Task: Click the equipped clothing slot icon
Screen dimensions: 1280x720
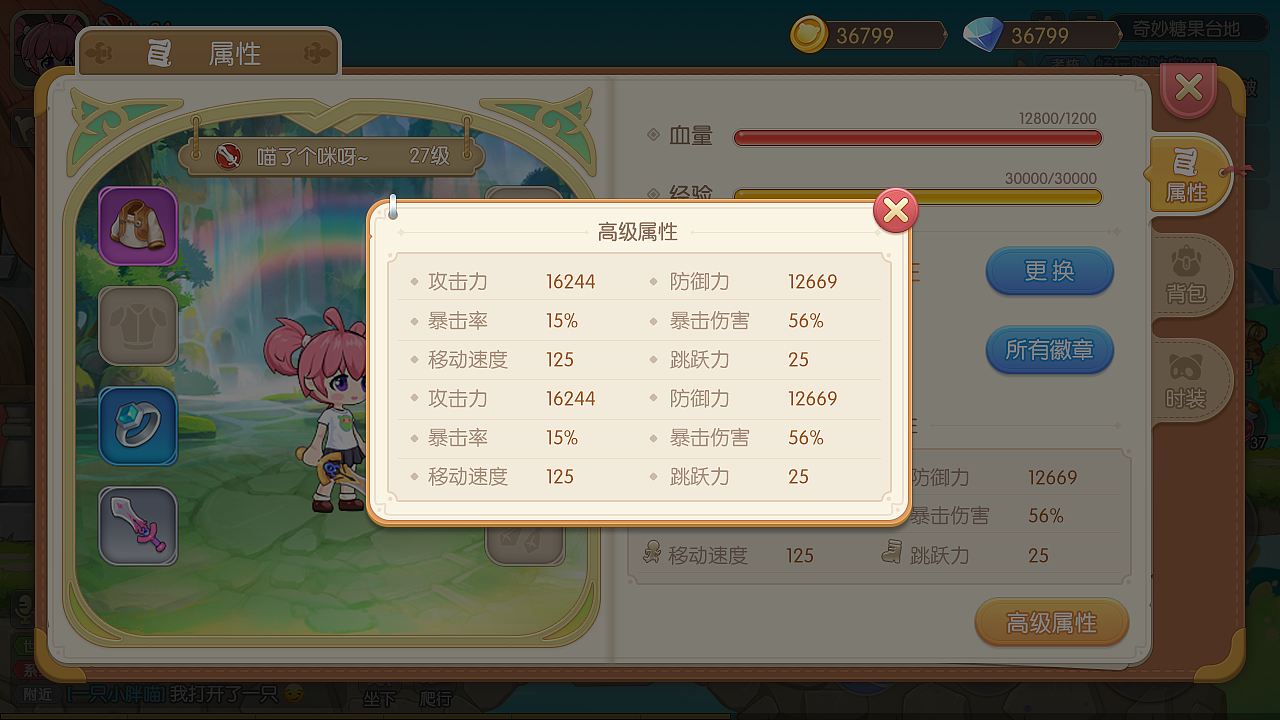Action: pyautogui.click(x=138, y=226)
